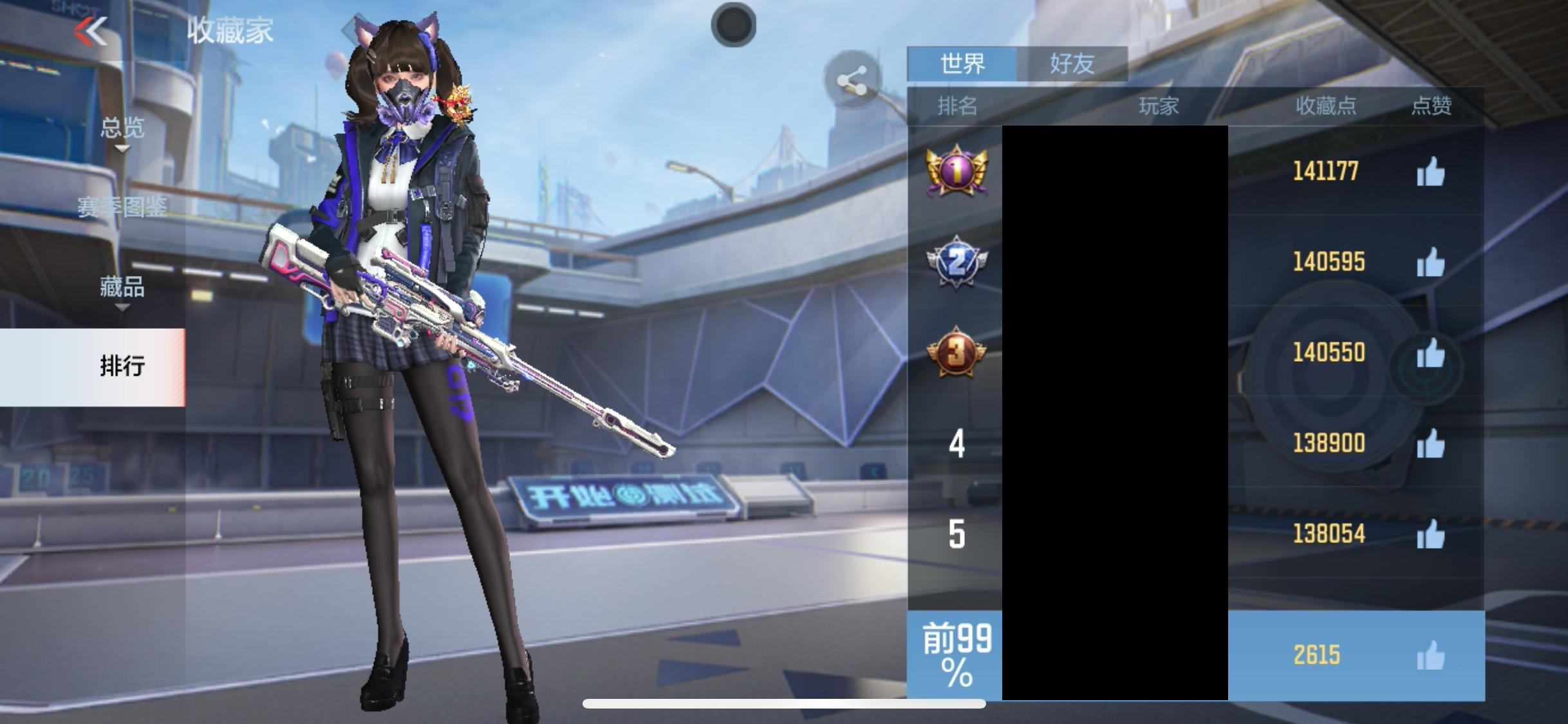Expand the 藏品 collection menu
Image resolution: width=1568 pixels, height=724 pixels.
[x=122, y=288]
